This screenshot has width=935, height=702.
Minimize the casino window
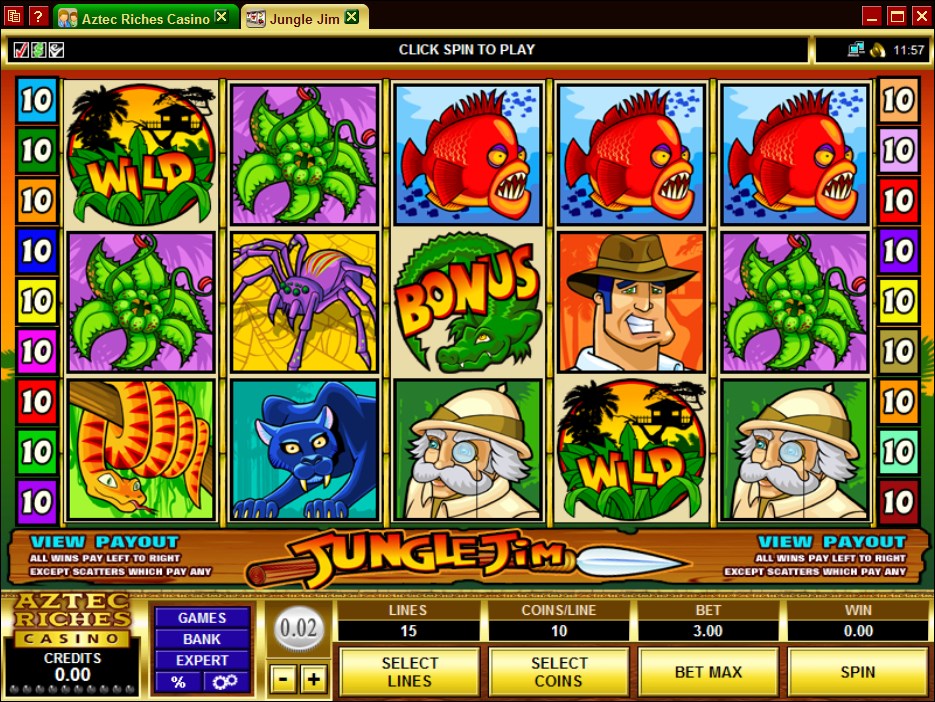[871, 15]
